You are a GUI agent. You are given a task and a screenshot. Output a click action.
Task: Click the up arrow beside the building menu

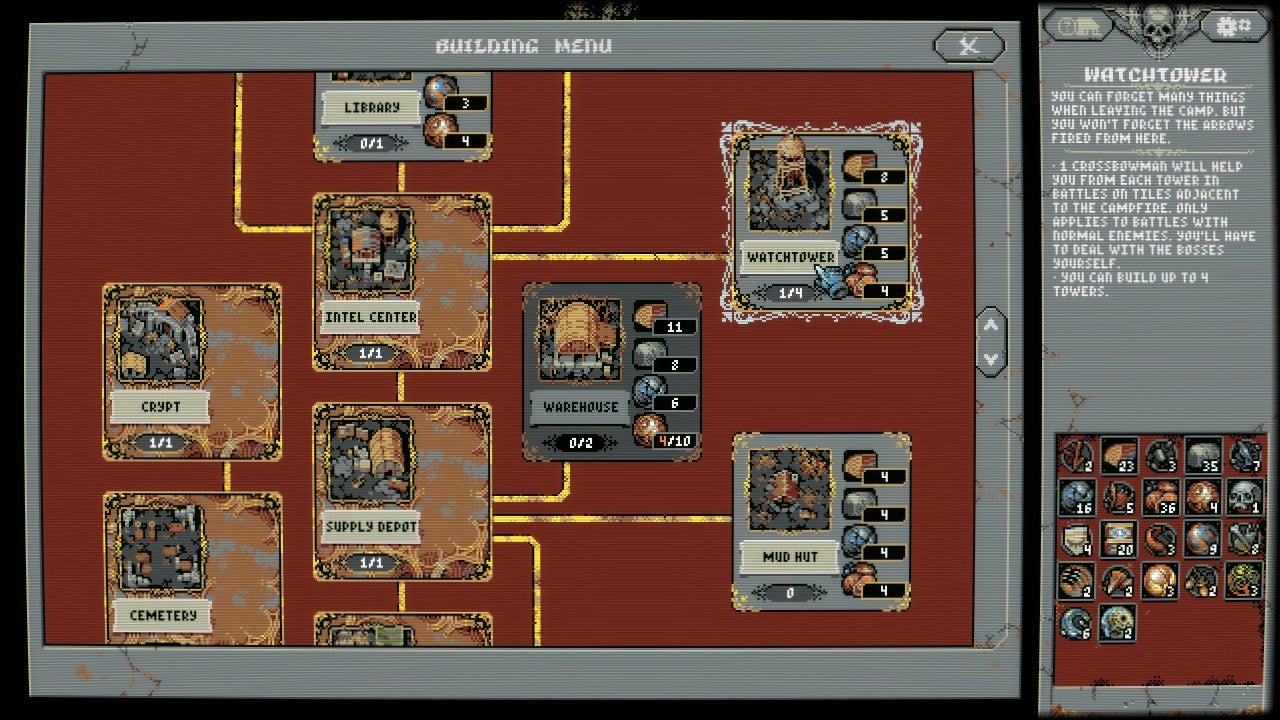click(991, 323)
